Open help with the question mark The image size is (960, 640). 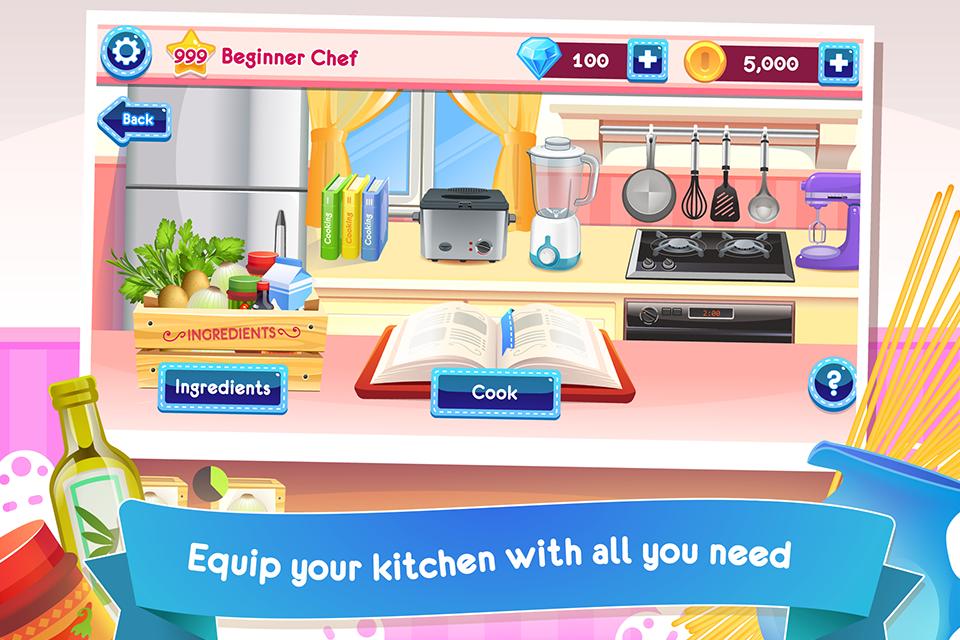coord(832,383)
